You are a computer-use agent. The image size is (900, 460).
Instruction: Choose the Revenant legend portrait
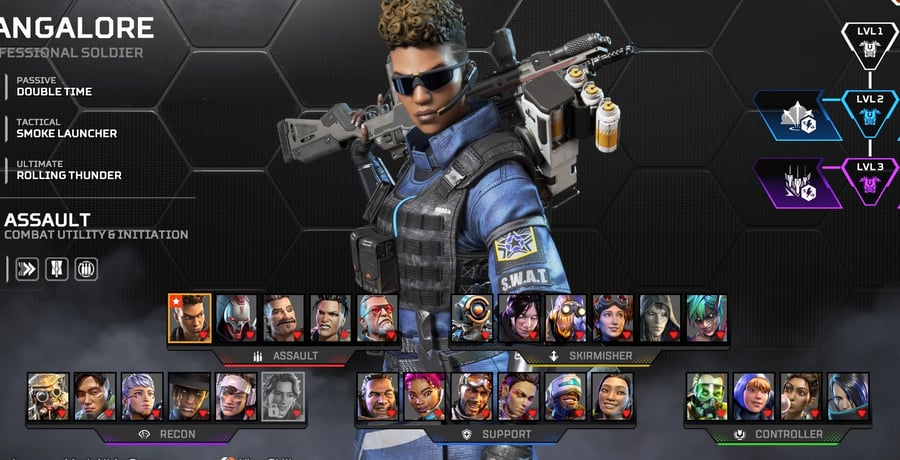(x=237, y=318)
